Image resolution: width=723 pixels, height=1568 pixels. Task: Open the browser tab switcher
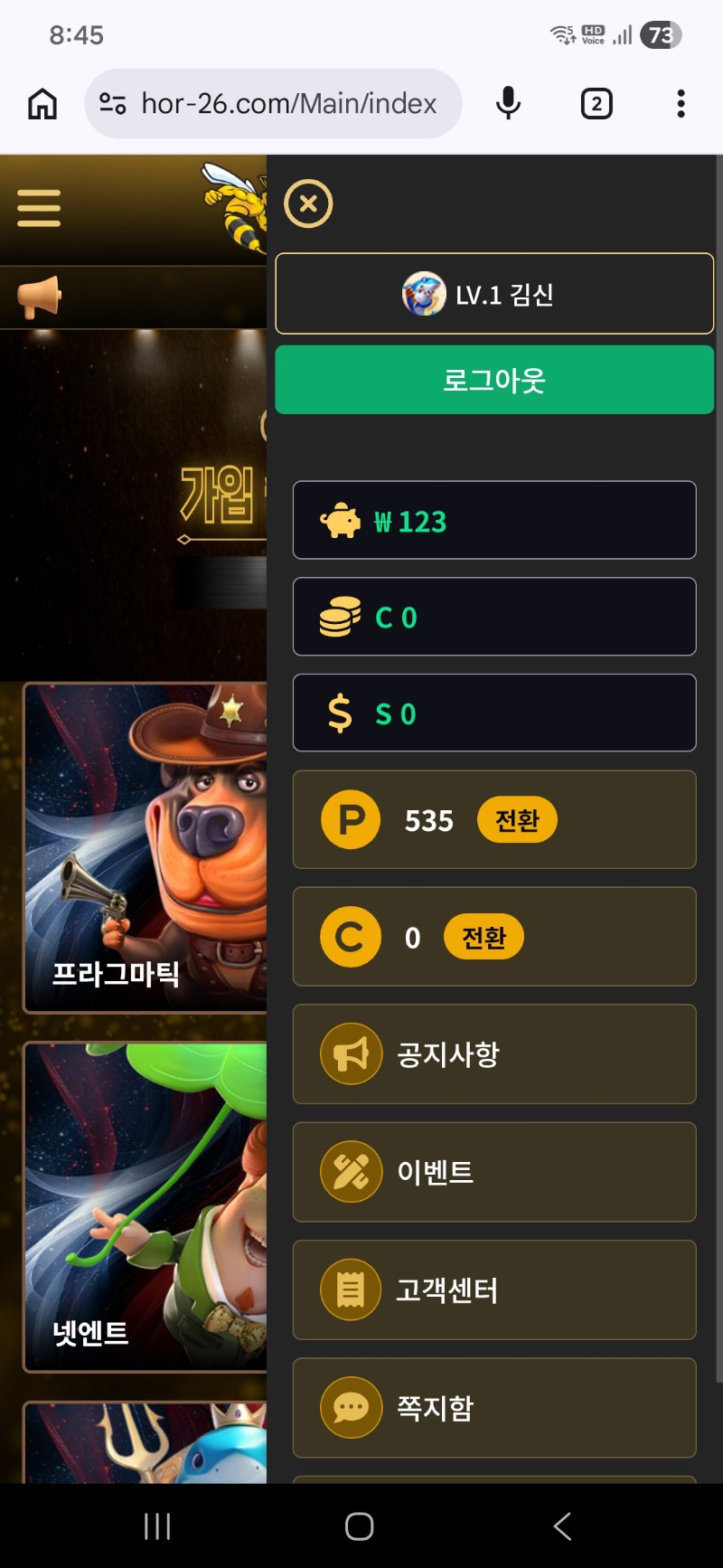click(596, 104)
